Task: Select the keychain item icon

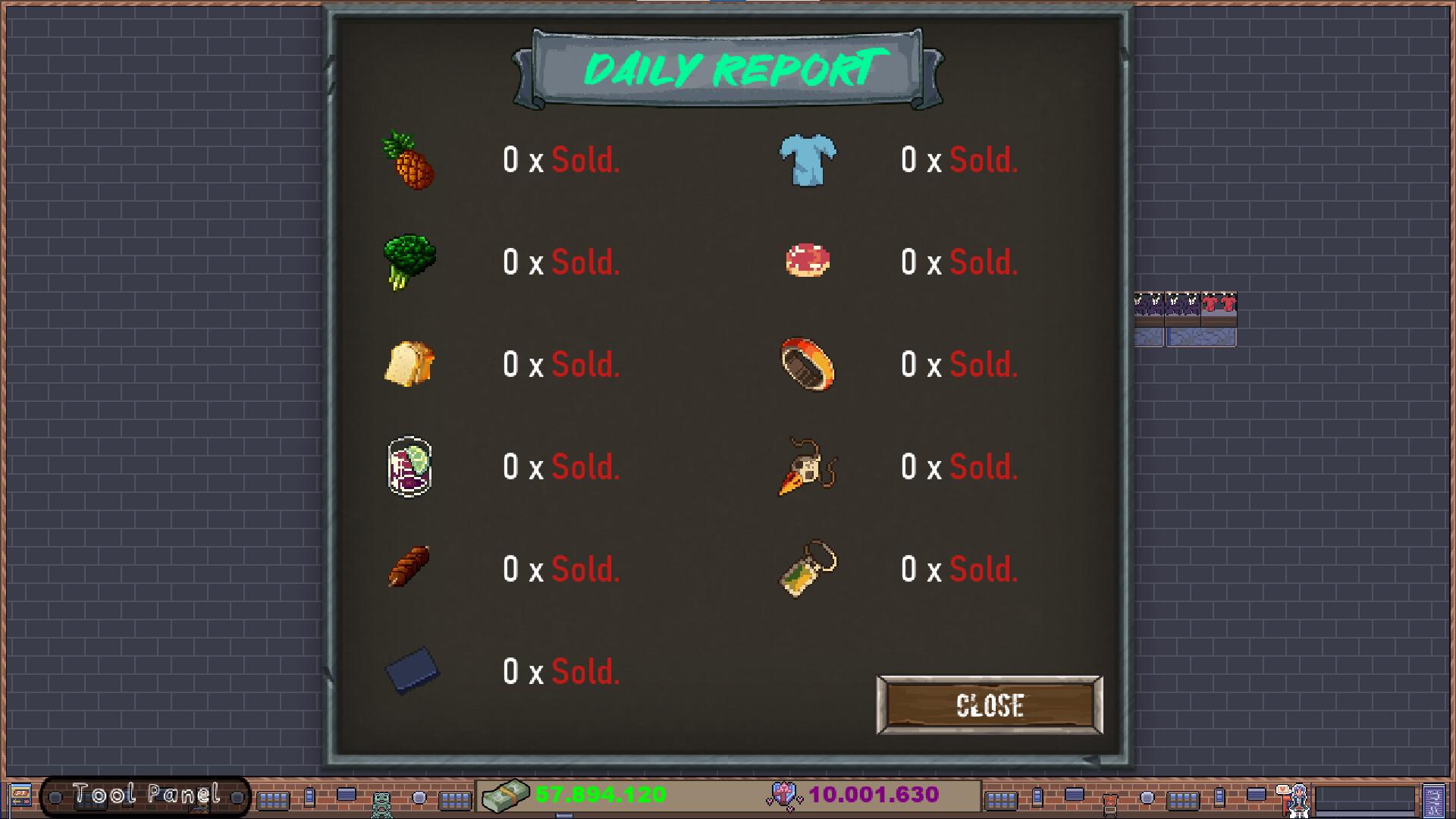Action: point(806,569)
